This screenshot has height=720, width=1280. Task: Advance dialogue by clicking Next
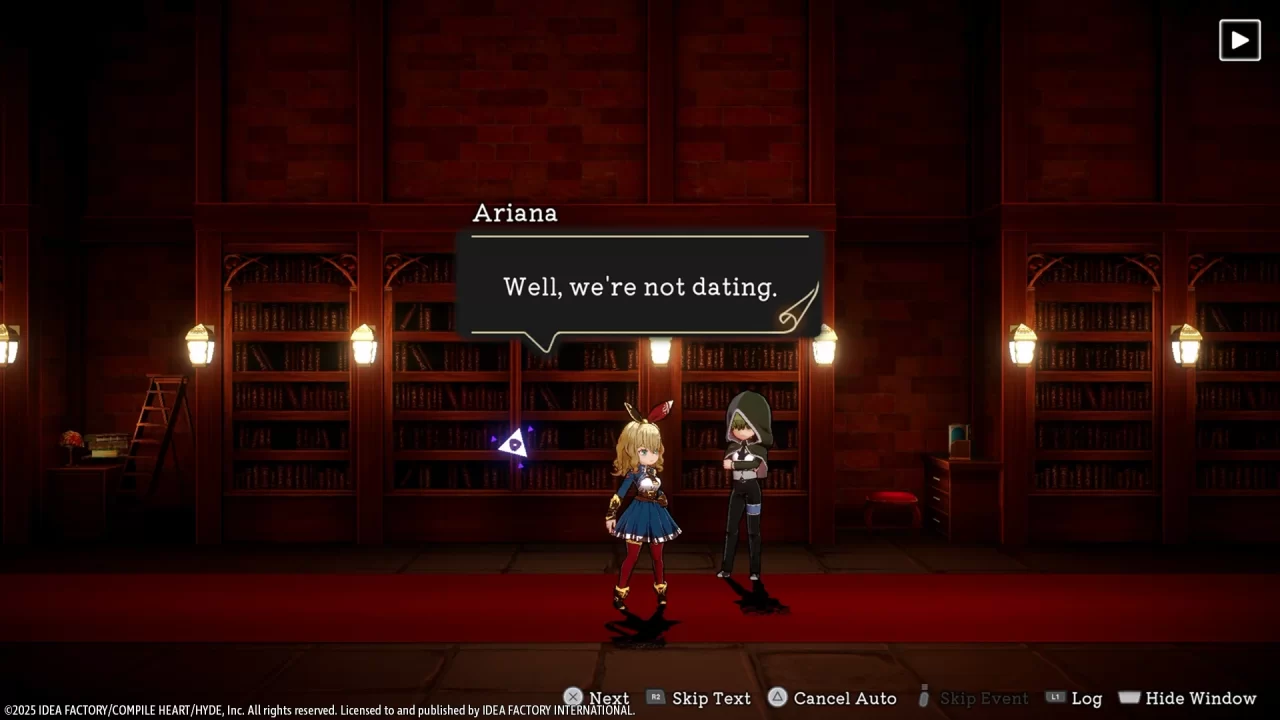pyautogui.click(x=608, y=698)
